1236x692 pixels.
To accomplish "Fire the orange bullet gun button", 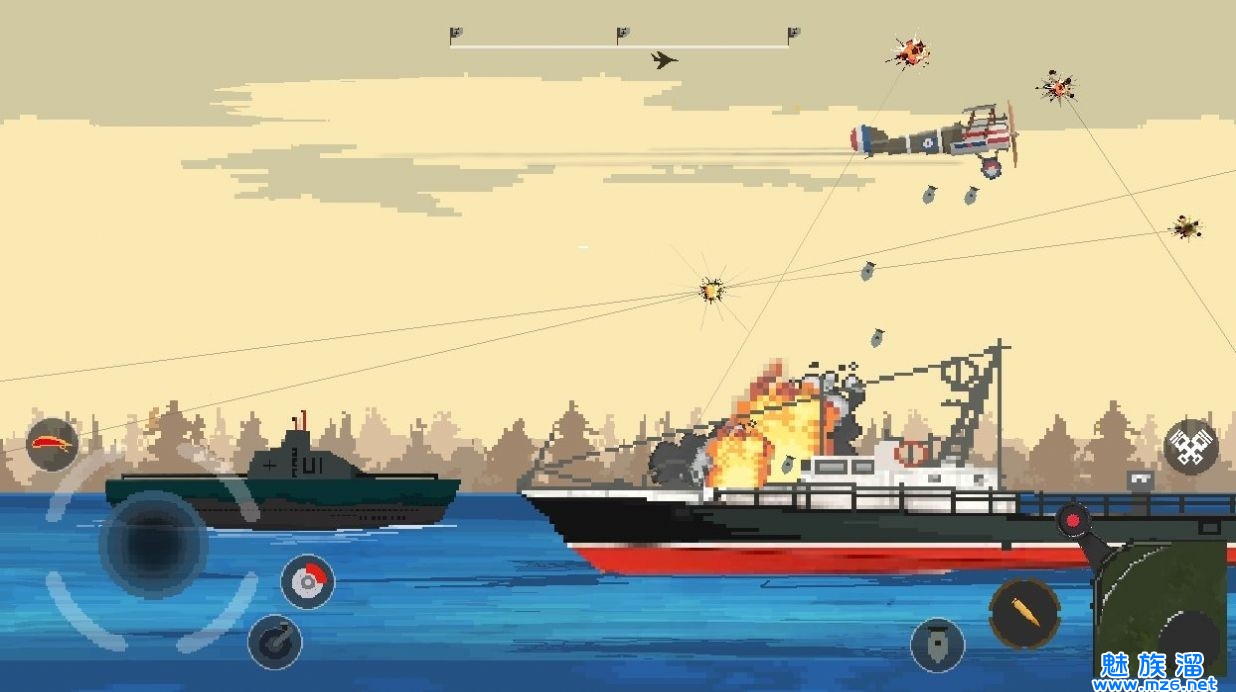I will pyautogui.click(x=1025, y=613).
